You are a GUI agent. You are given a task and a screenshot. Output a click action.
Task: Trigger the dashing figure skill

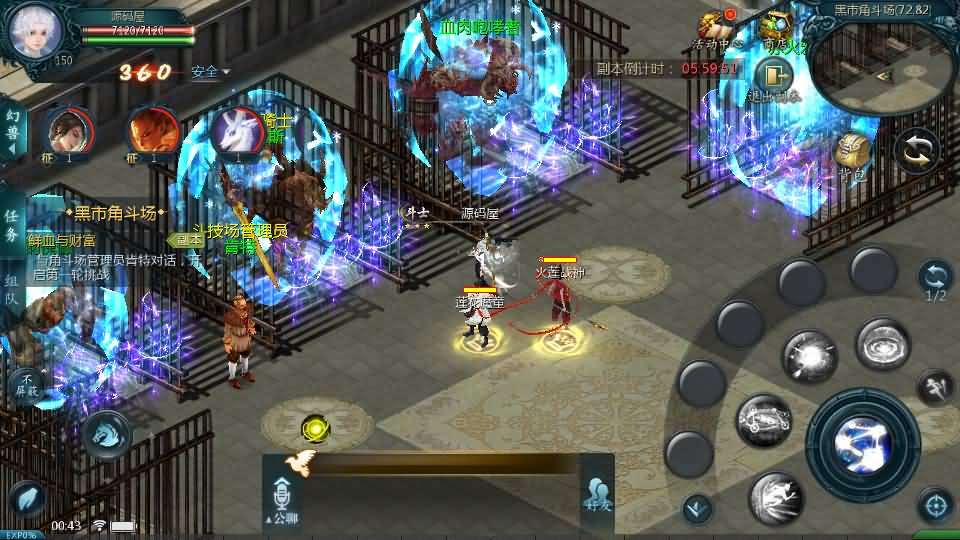point(775,498)
